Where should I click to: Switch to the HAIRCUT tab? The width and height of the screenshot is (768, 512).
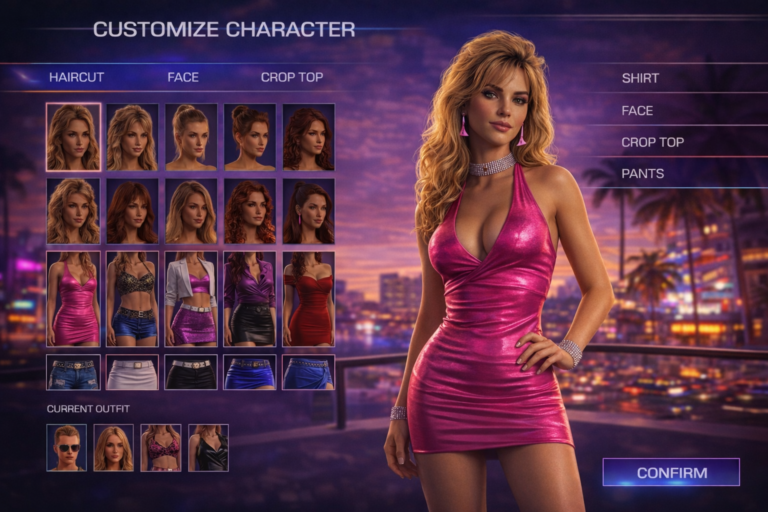pyautogui.click(x=76, y=77)
